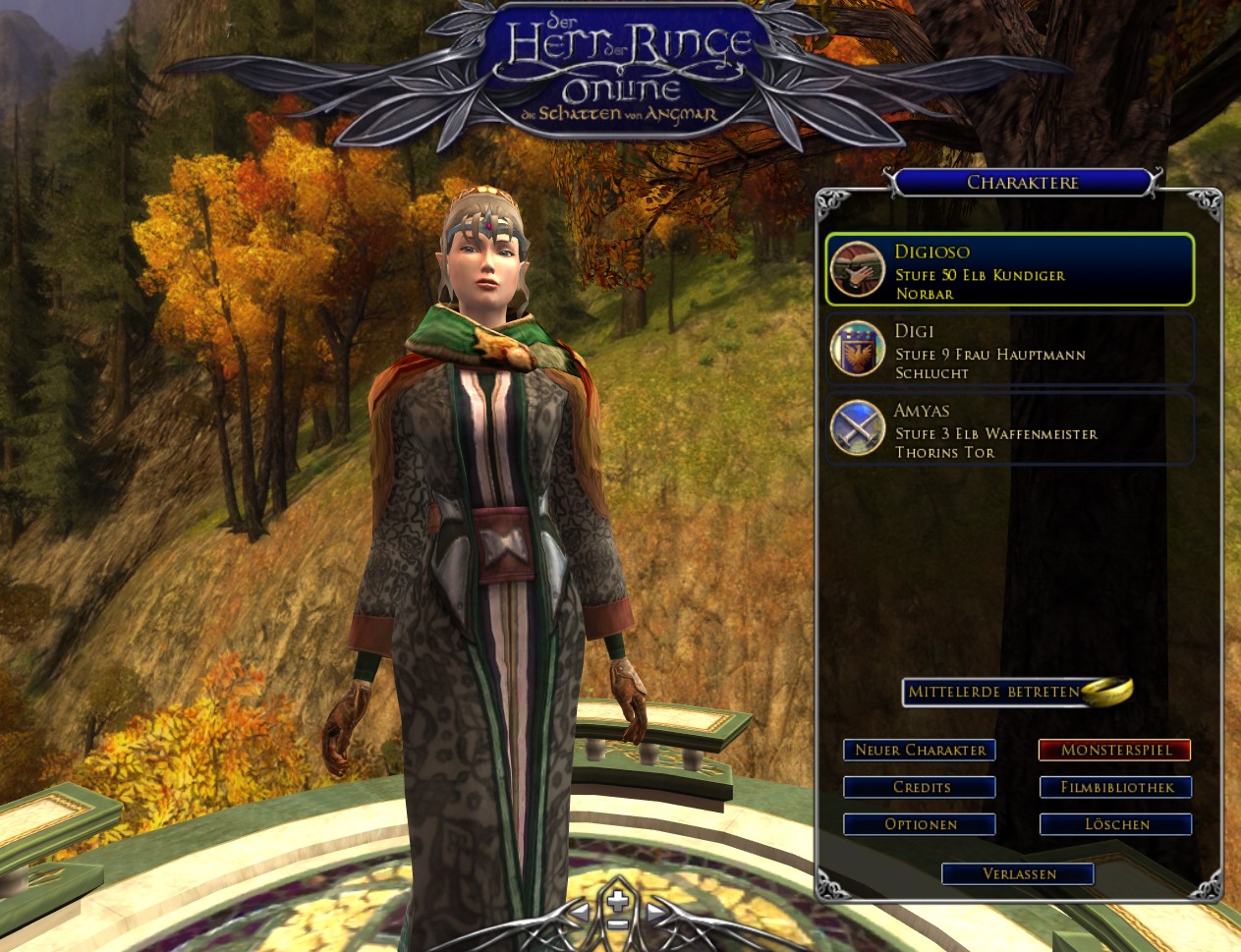This screenshot has height=952, width=1241.
Task: Show the Credits
Action: (920, 787)
